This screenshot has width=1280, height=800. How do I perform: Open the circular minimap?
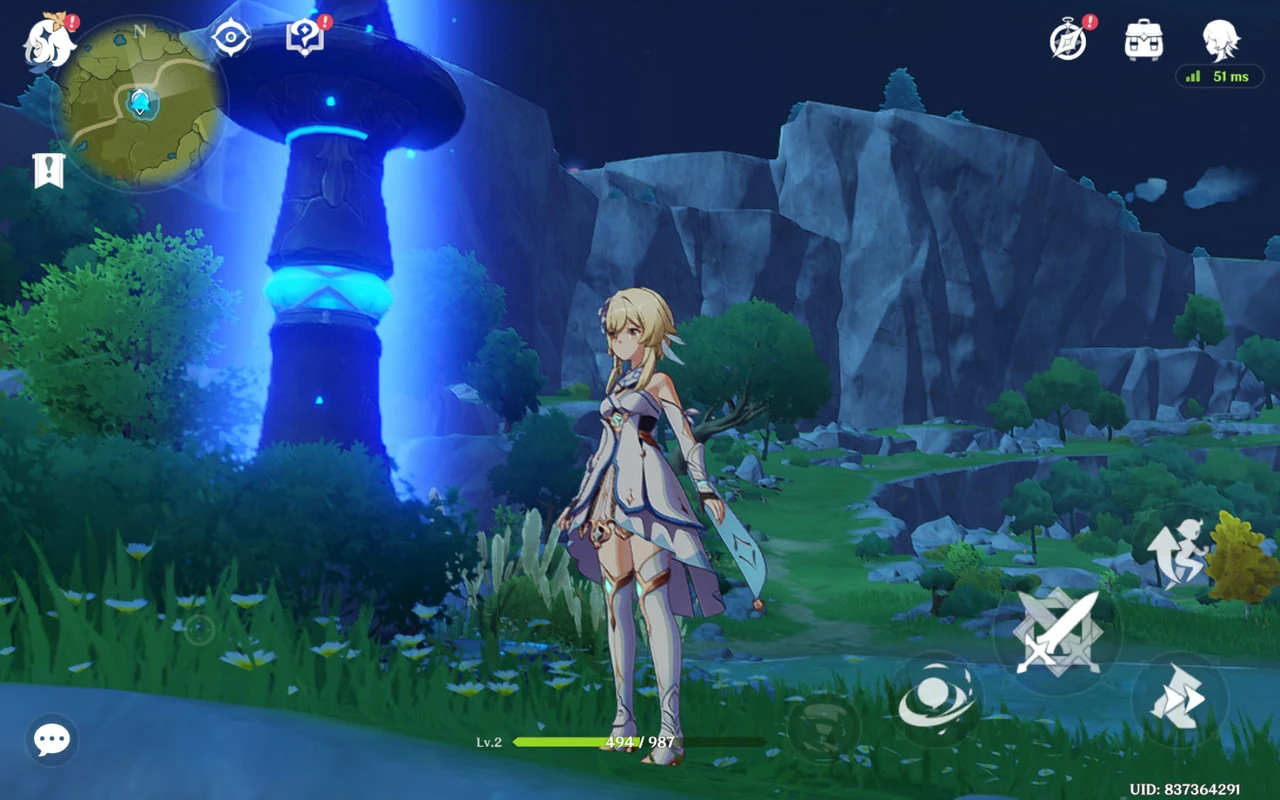pyautogui.click(x=138, y=104)
